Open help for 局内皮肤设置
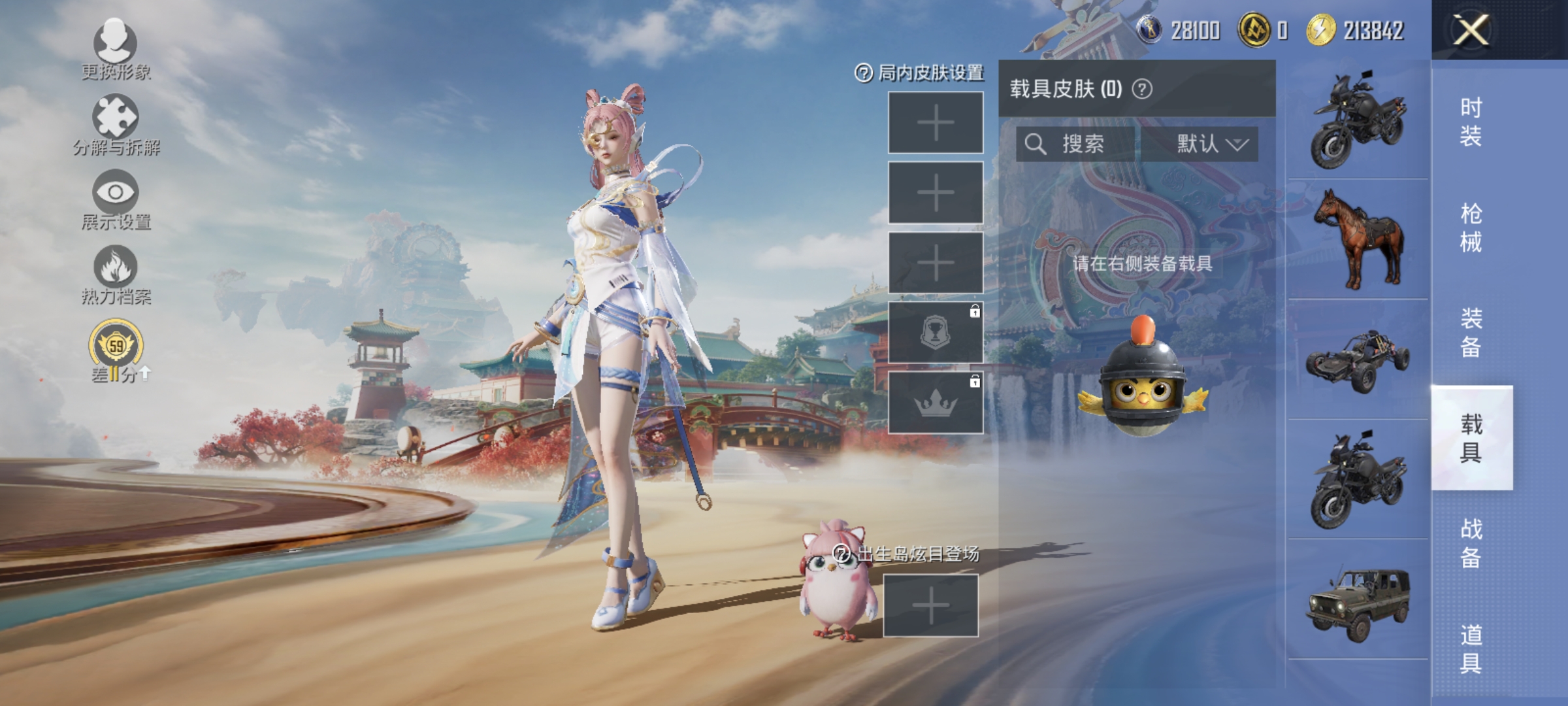The width and height of the screenshot is (1568, 706). [864, 73]
